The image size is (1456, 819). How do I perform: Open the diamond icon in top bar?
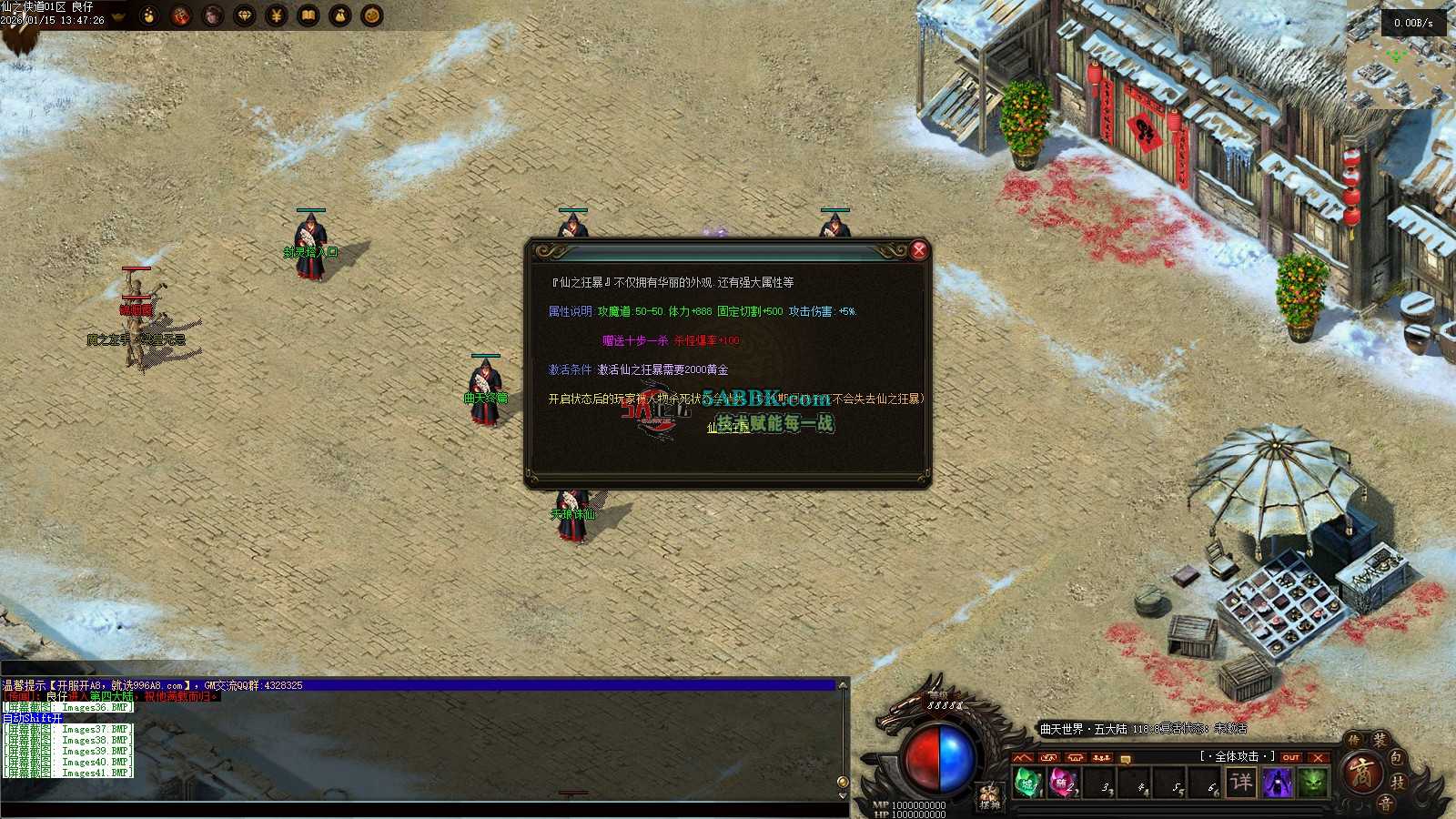tap(245, 15)
